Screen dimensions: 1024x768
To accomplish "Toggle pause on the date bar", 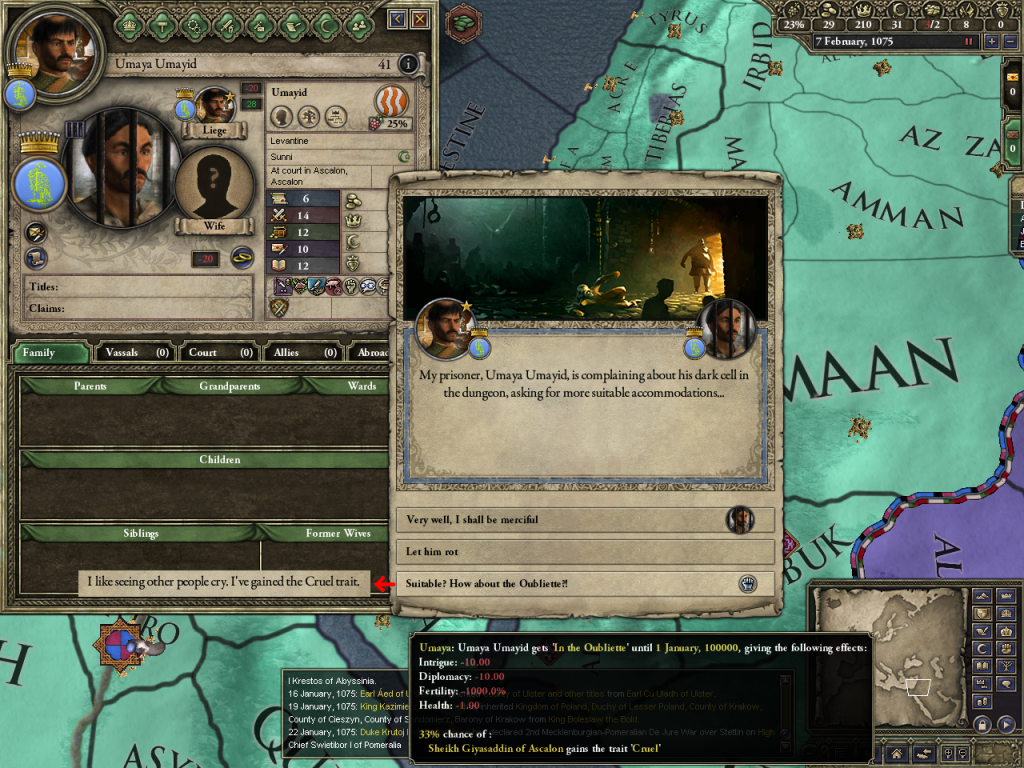I will point(968,42).
